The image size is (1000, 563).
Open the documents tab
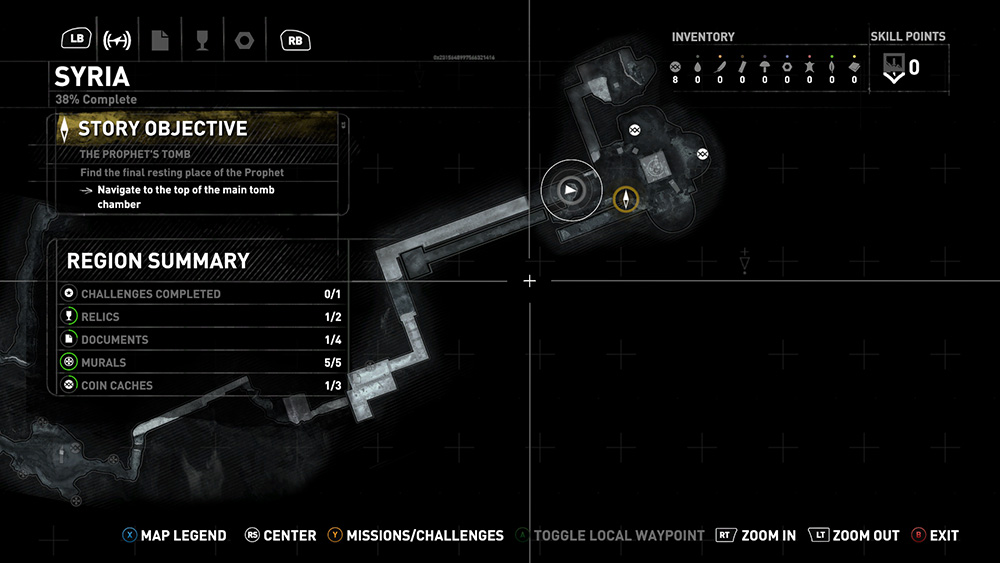point(159,40)
